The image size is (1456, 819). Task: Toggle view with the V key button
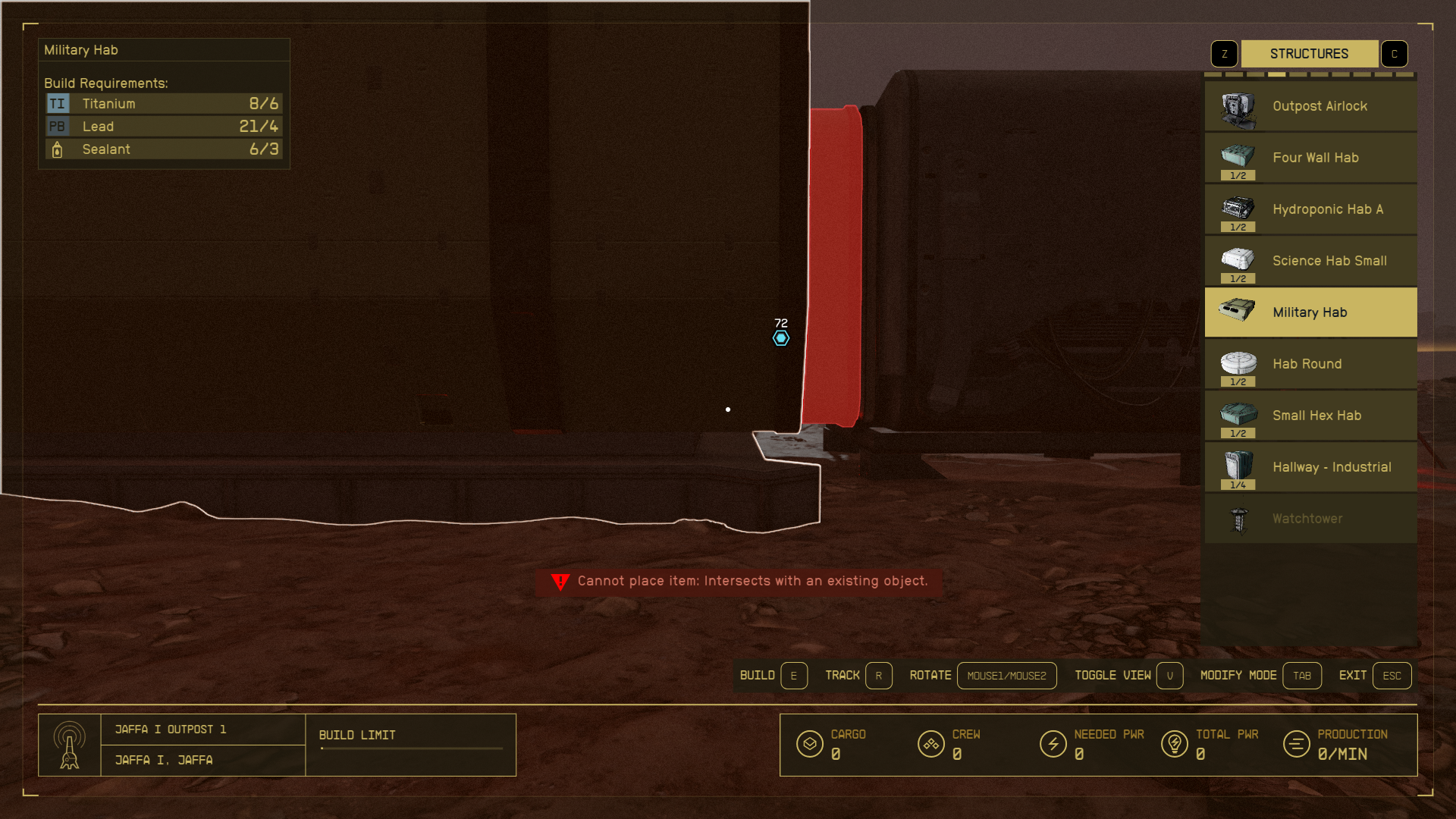coord(1169,675)
